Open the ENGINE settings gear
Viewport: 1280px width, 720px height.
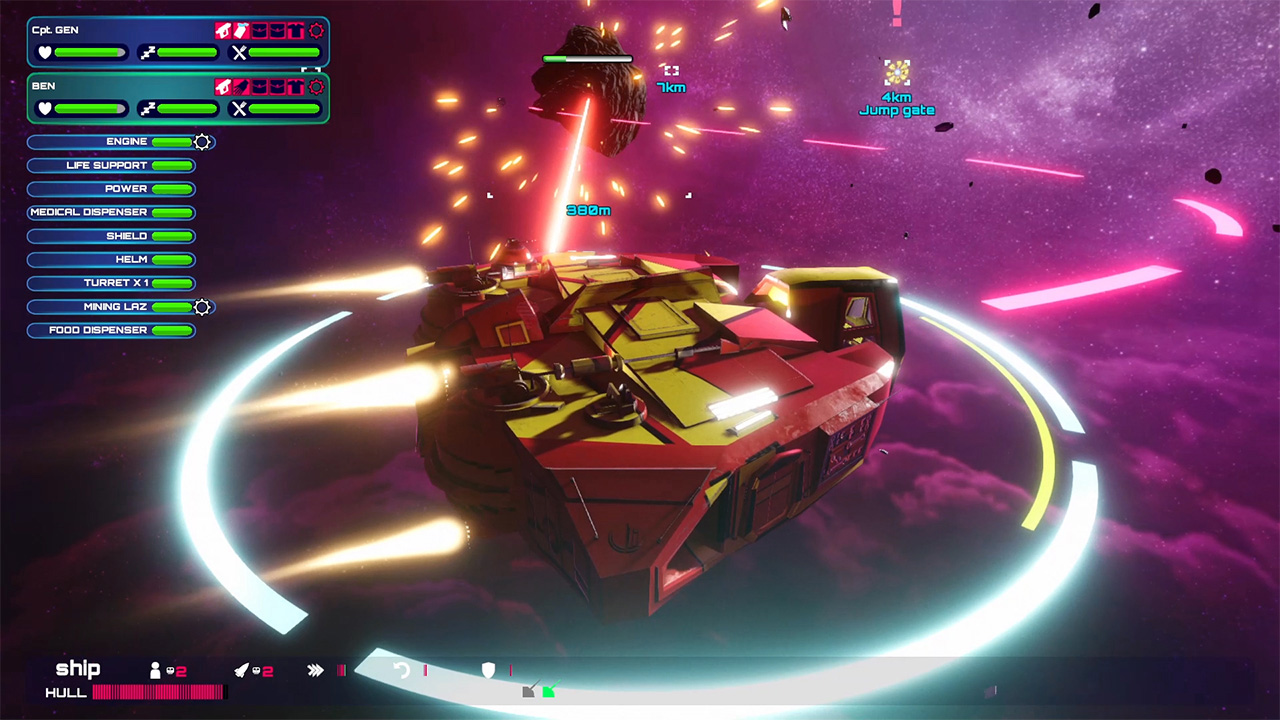pyautogui.click(x=202, y=142)
